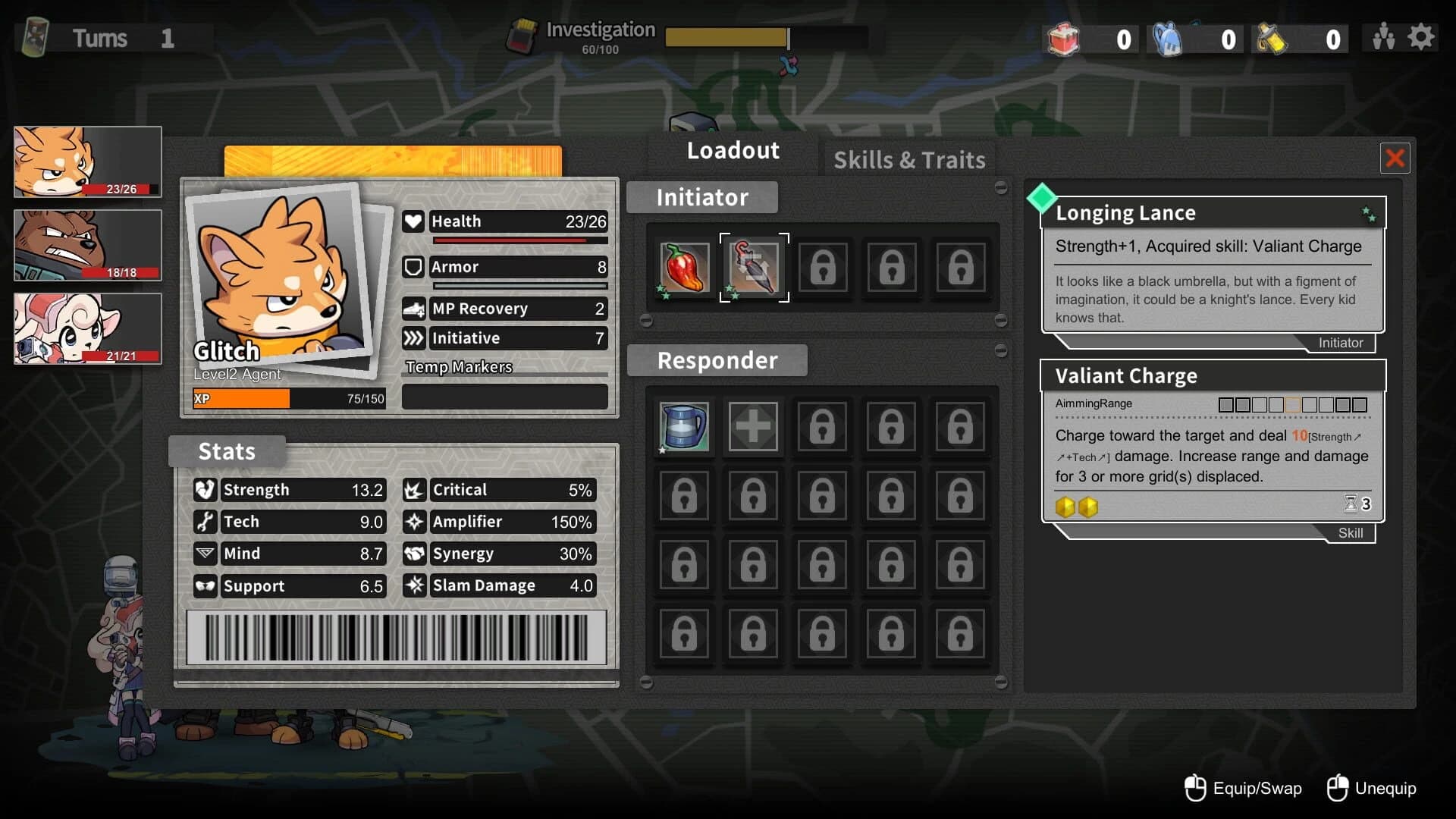Screen dimensions: 1456x819
Task: Open the team formation icon
Action: pyautogui.click(x=1383, y=37)
